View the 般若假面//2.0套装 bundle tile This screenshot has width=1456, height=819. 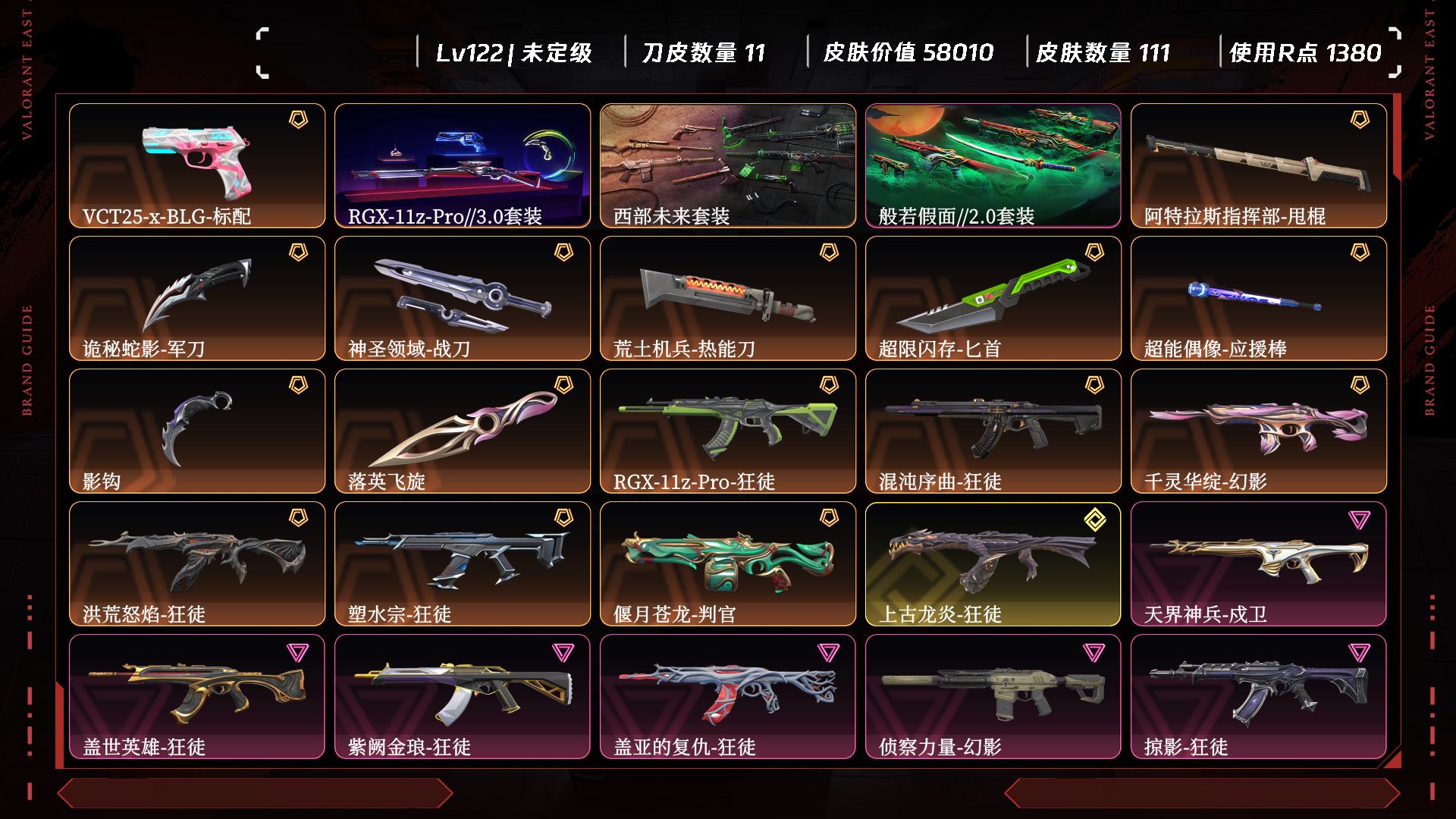pos(993,165)
